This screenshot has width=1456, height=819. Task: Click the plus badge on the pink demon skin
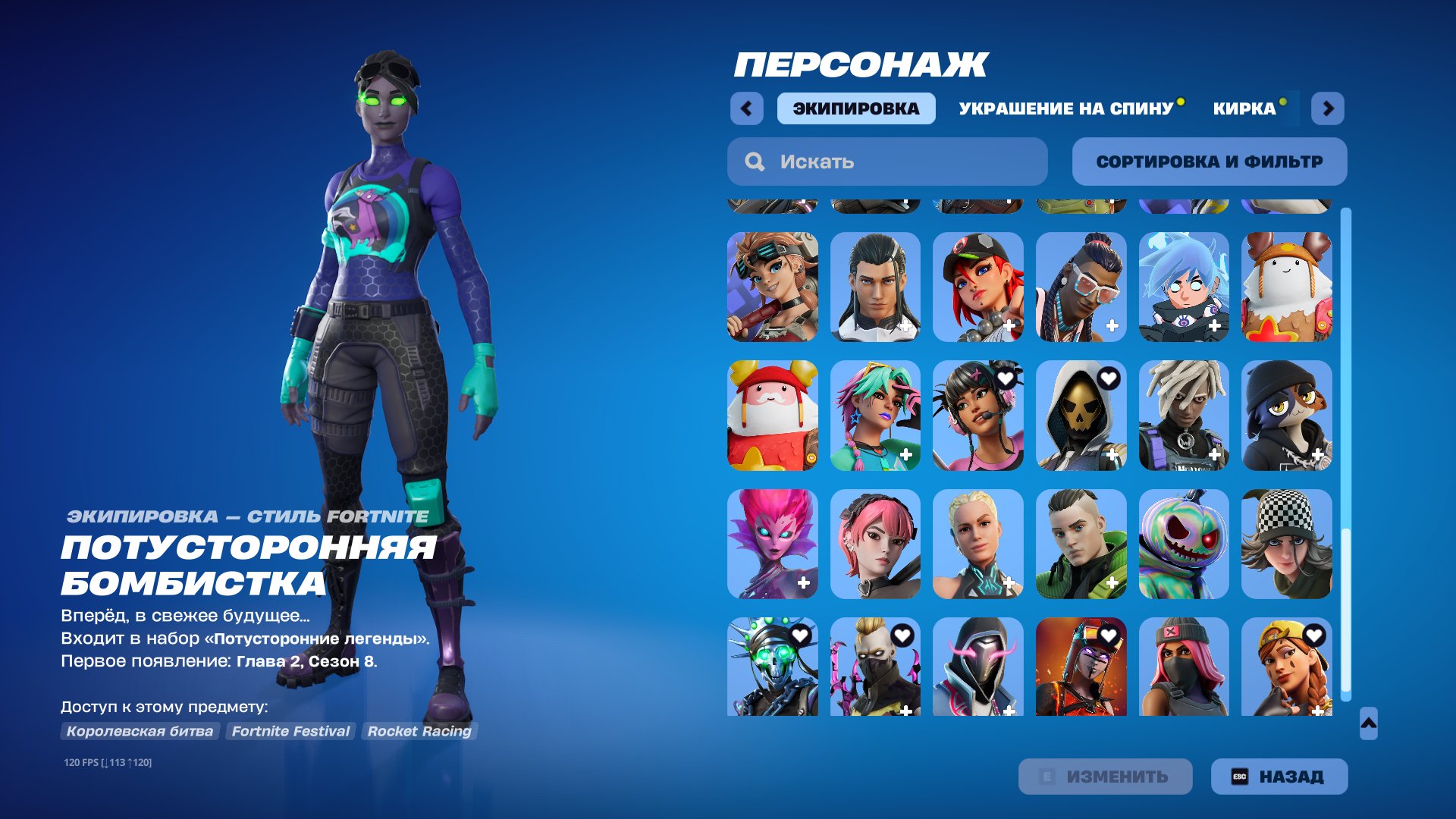click(802, 584)
